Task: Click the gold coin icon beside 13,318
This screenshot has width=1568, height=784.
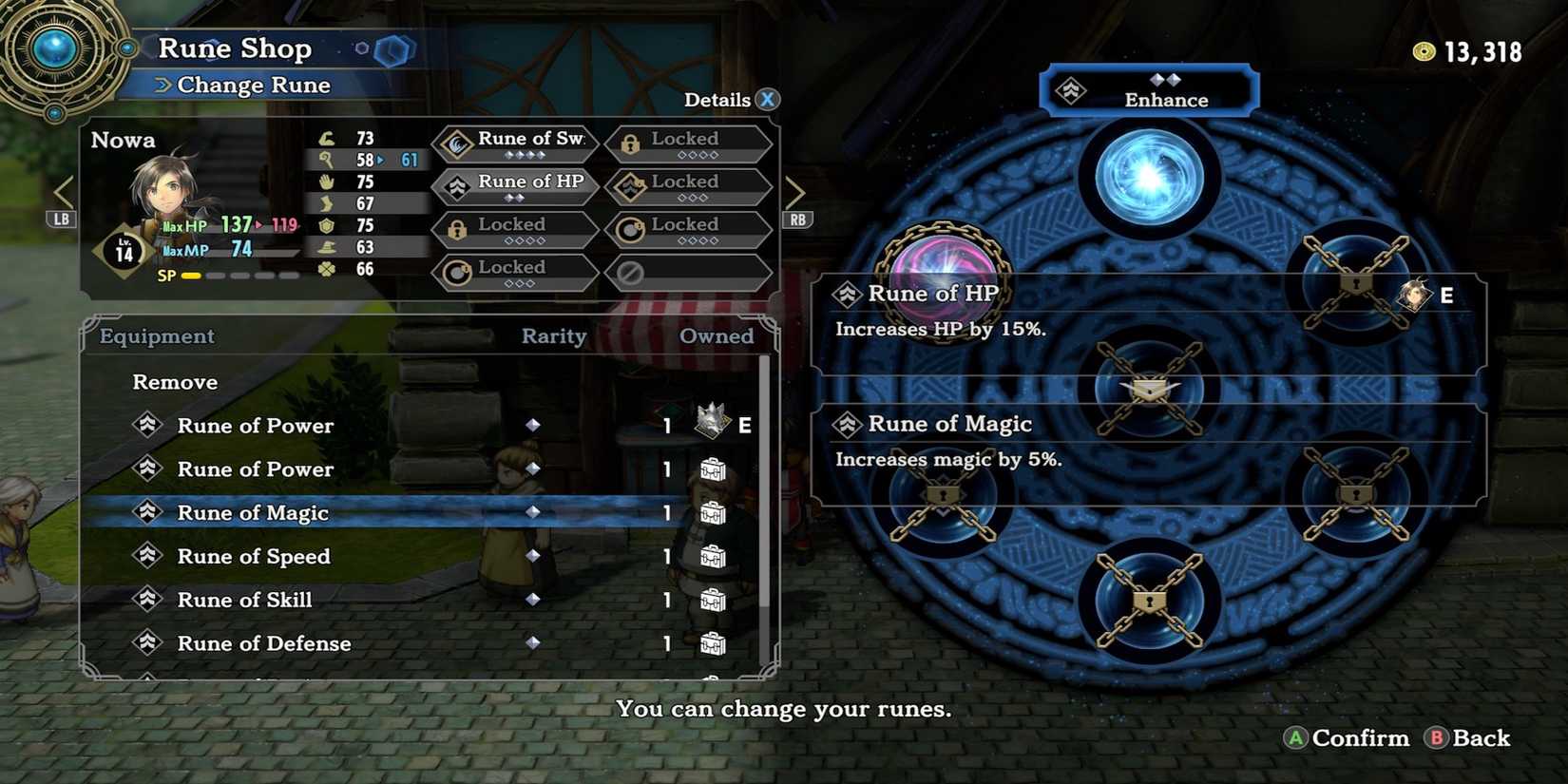Action: (x=1425, y=52)
